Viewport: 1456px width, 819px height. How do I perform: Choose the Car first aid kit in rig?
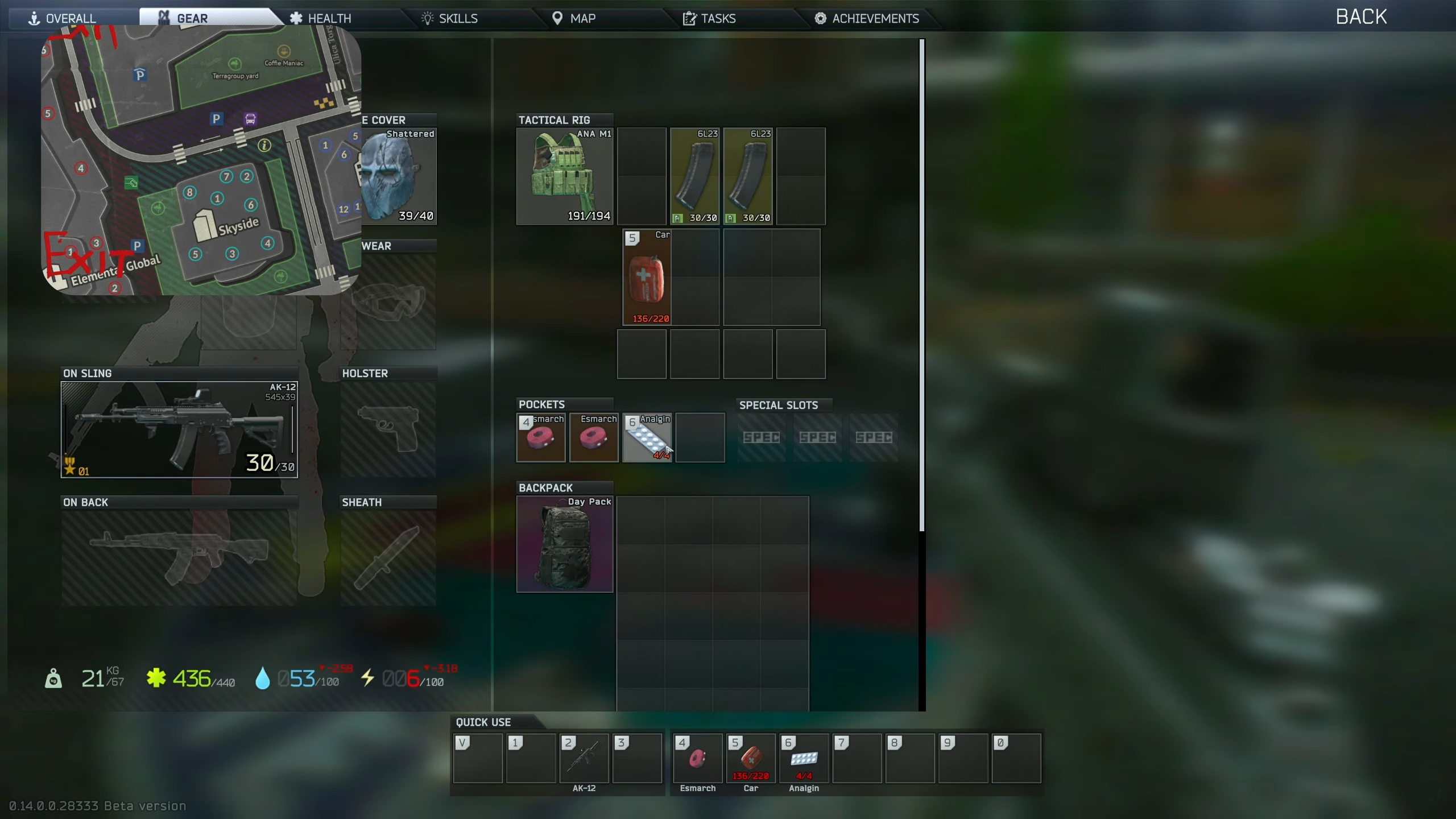pyautogui.click(x=647, y=277)
